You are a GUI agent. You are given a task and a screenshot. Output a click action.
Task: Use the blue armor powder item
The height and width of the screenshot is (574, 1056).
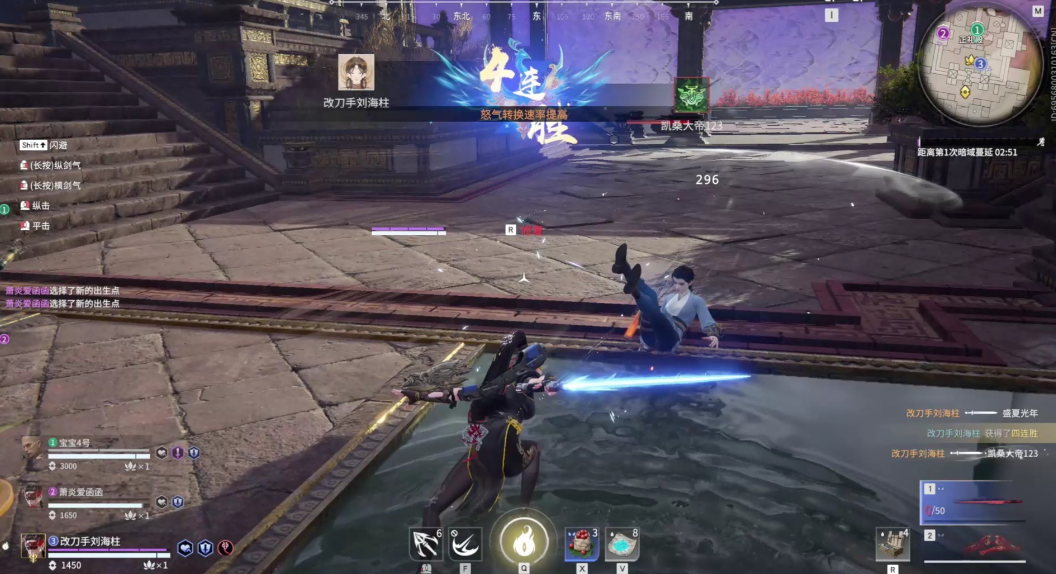[621, 543]
